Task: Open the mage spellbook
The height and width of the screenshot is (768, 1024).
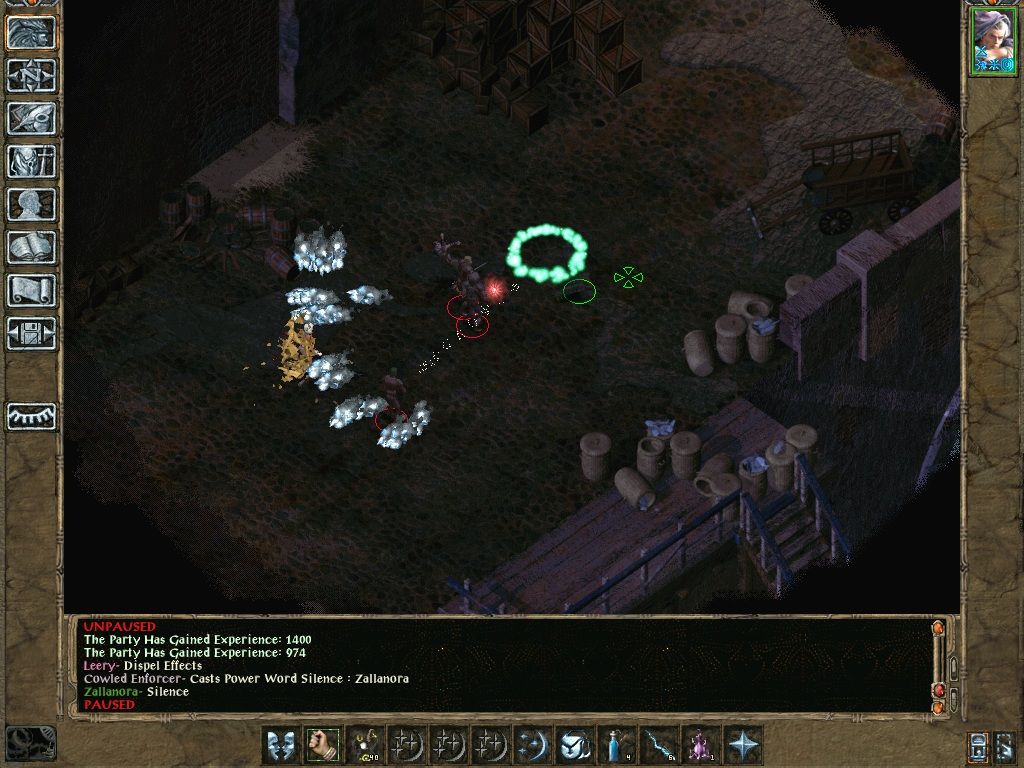Action: pyautogui.click(x=31, y=247)
